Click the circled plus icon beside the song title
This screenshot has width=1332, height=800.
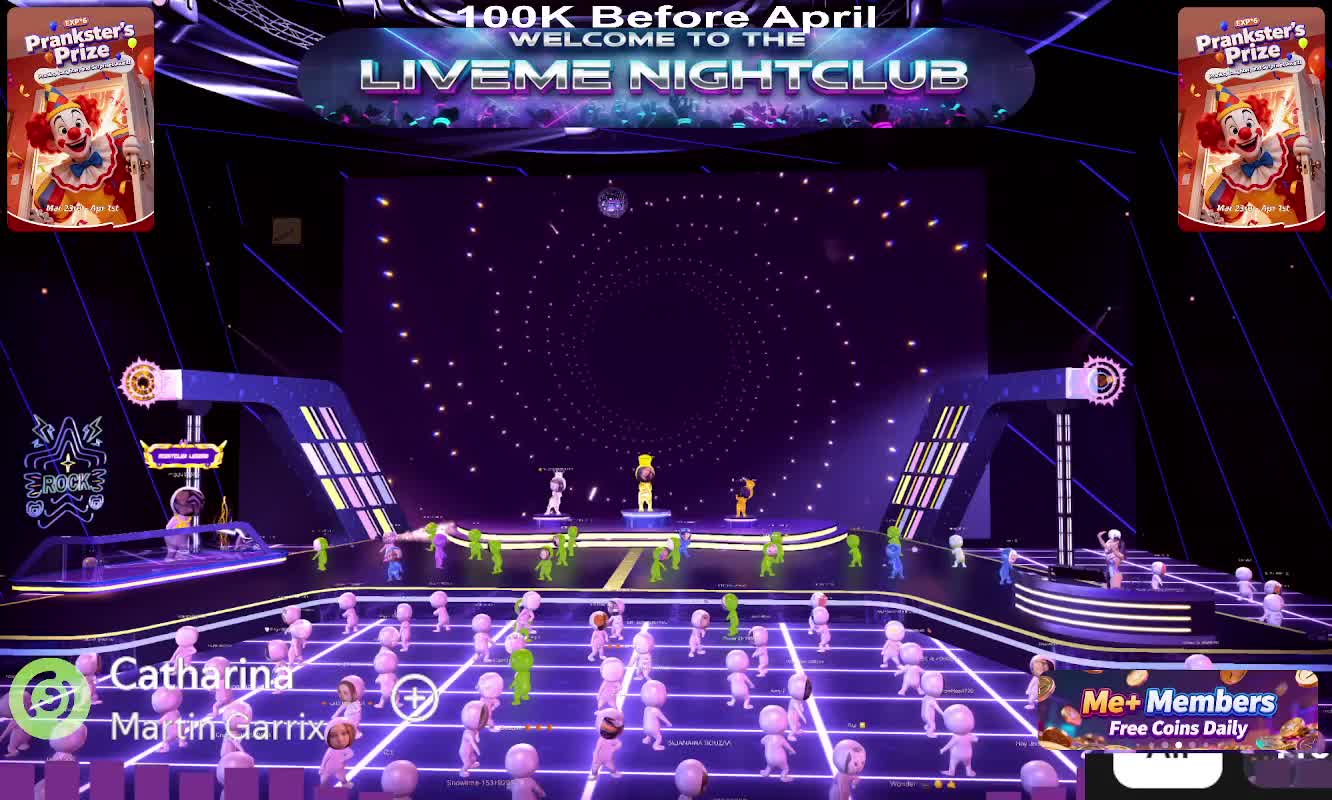[414, 697]
